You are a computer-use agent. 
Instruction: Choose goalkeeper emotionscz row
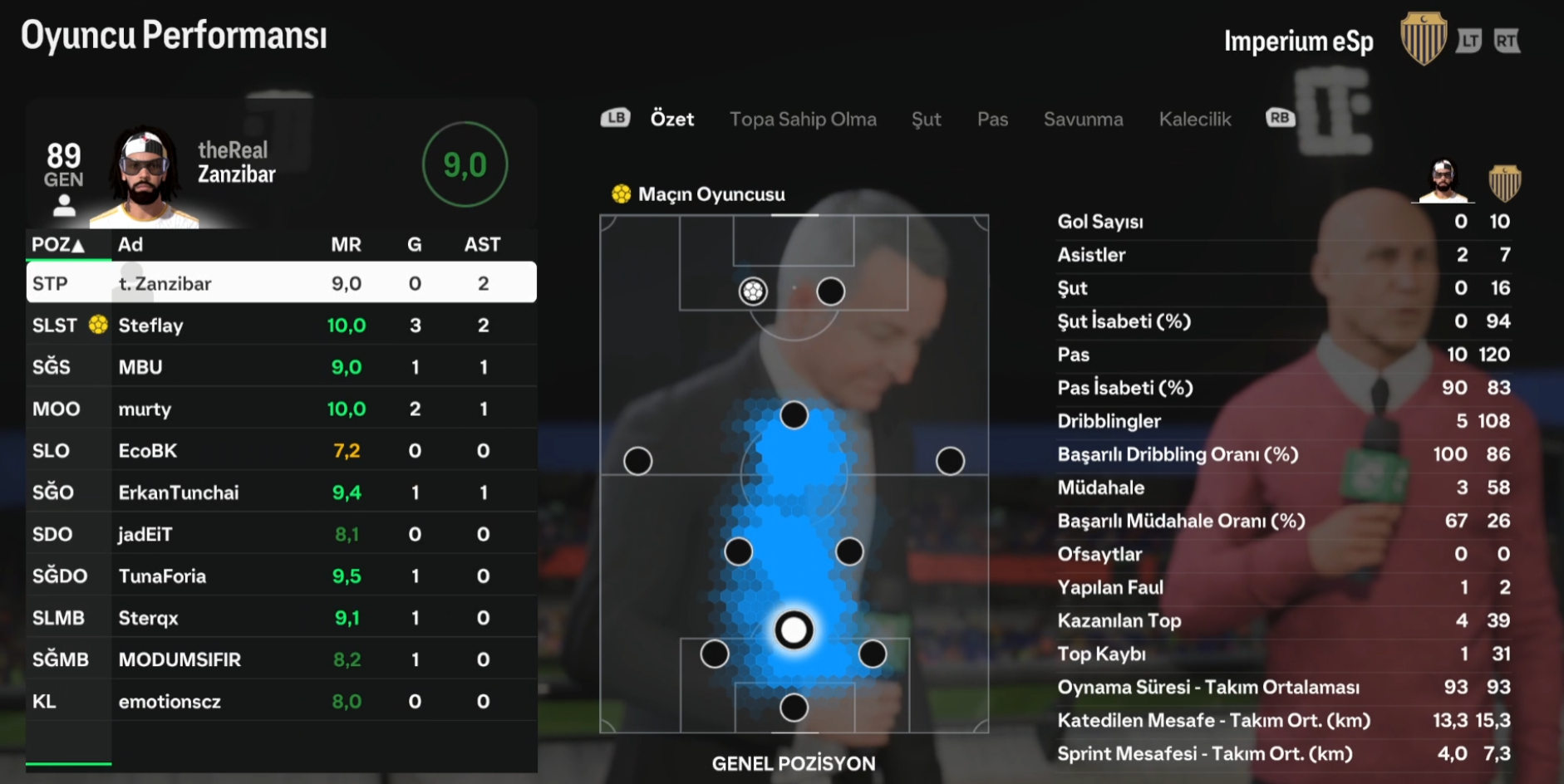[281, 702]
